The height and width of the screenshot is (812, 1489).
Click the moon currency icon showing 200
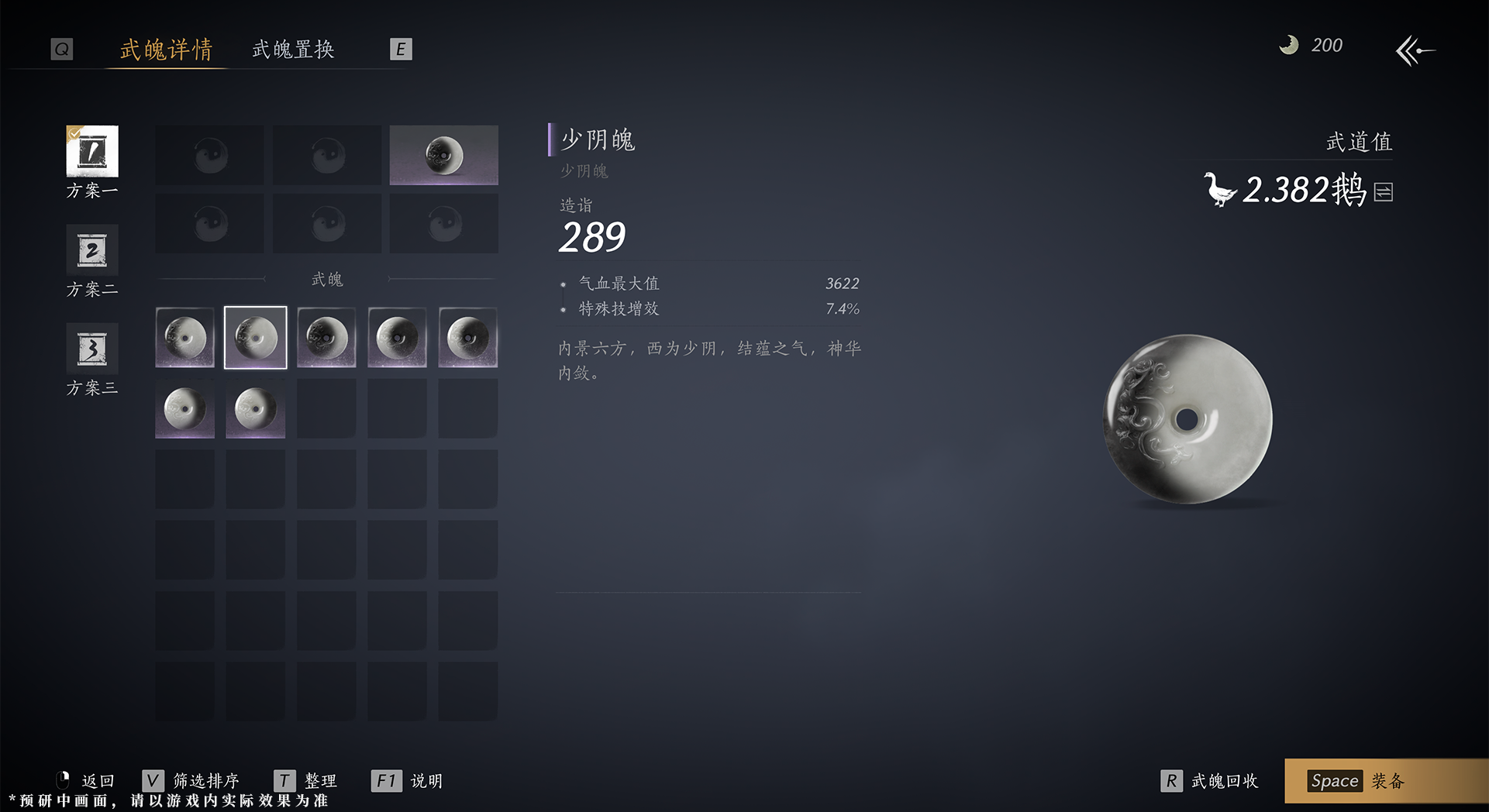coord(1288,45)
